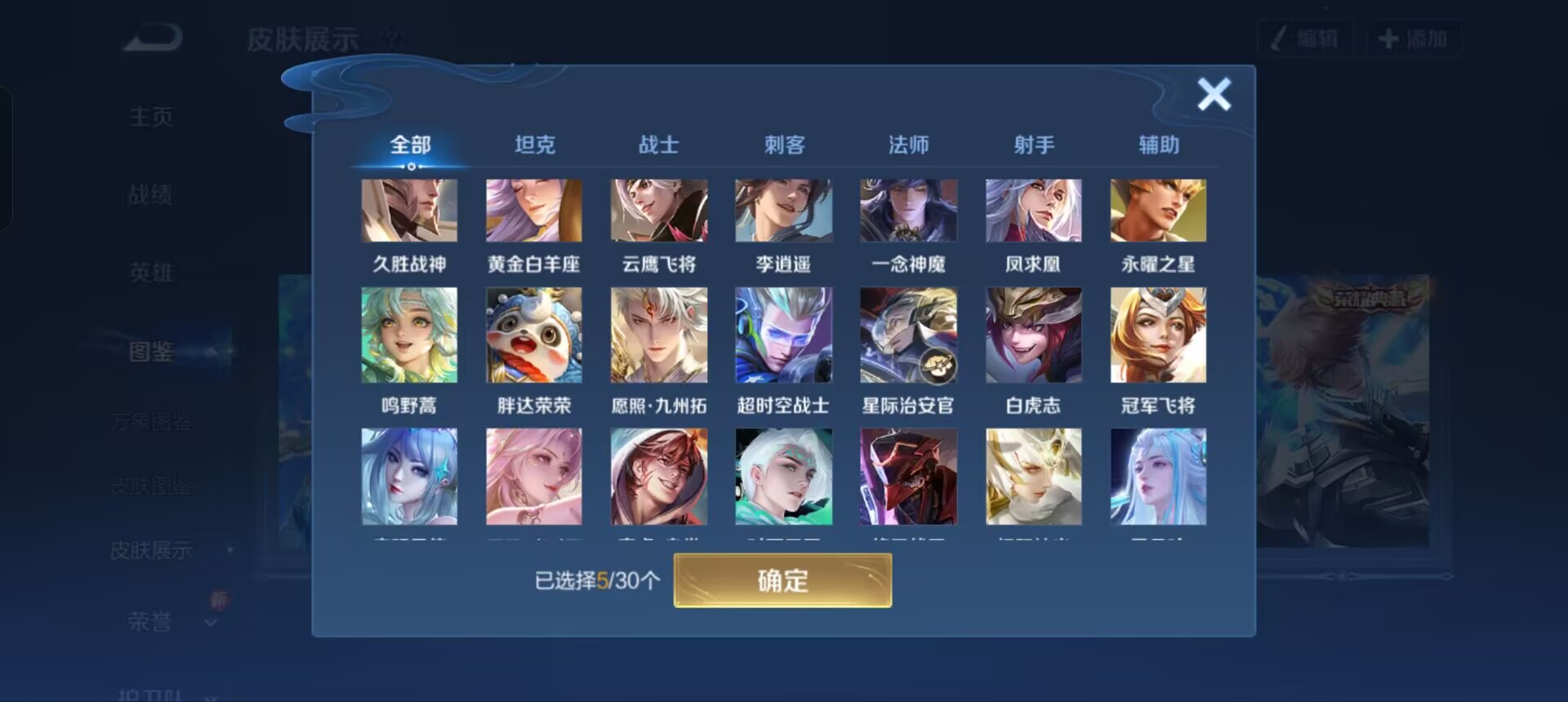1568x702 pixels.
Task: Click the 白虎志 skin thumbnail
Action: 1033,335
